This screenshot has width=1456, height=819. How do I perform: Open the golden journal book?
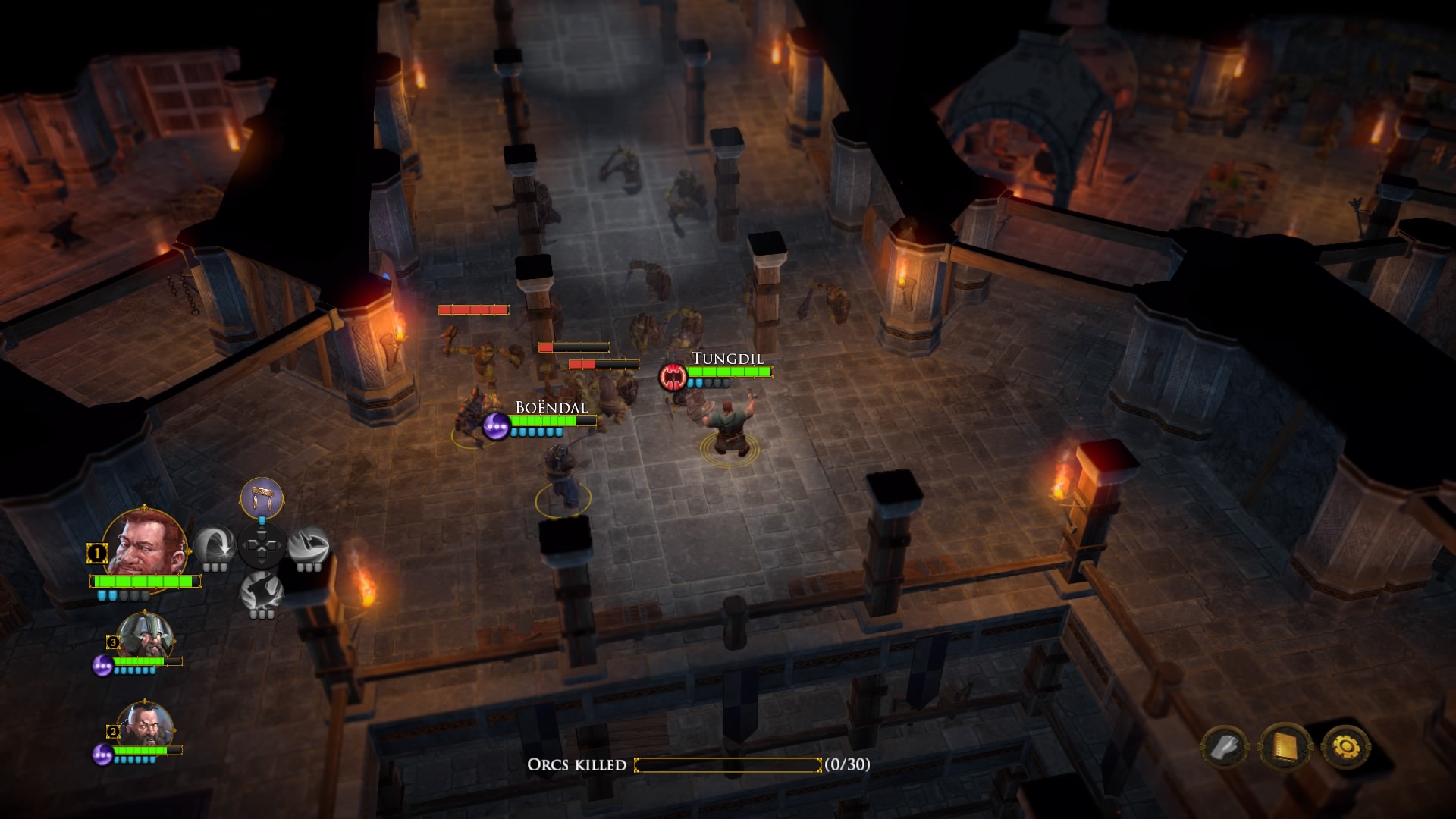1285,748
